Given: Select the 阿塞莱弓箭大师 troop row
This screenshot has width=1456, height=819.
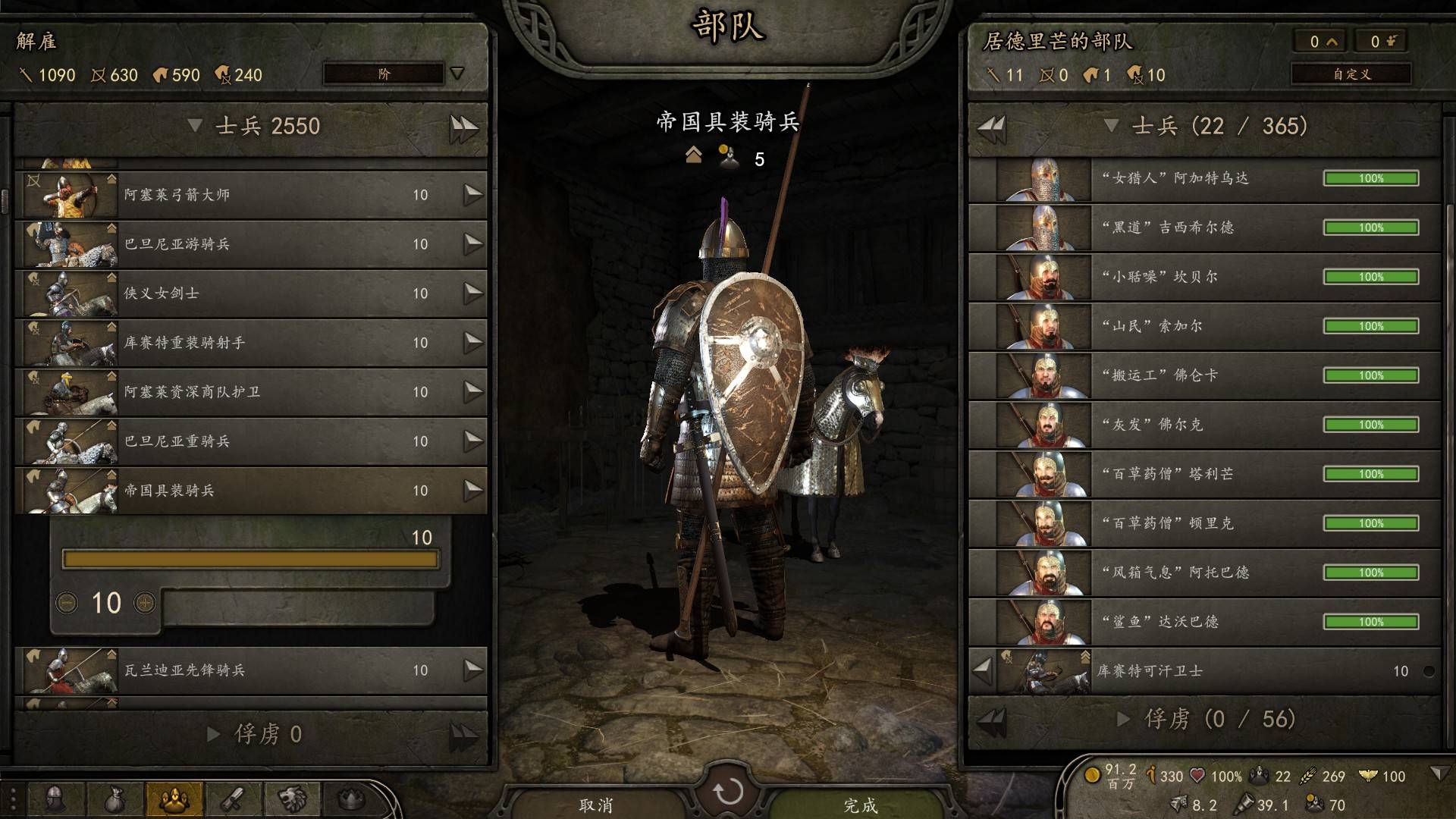Looking at the screenshot, I should (250, 195).
